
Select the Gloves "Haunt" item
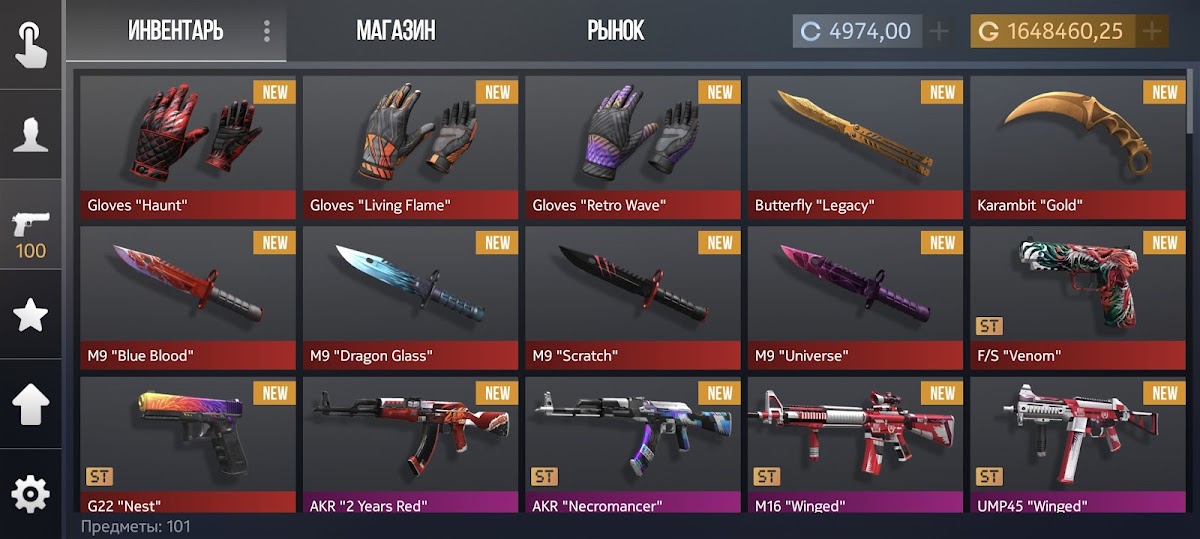[x=188, y=146]
